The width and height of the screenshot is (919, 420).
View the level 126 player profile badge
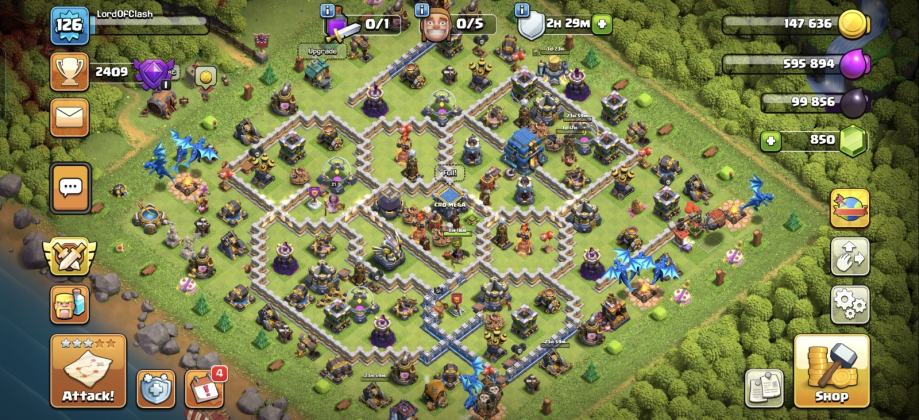click(x=70, y=25)
